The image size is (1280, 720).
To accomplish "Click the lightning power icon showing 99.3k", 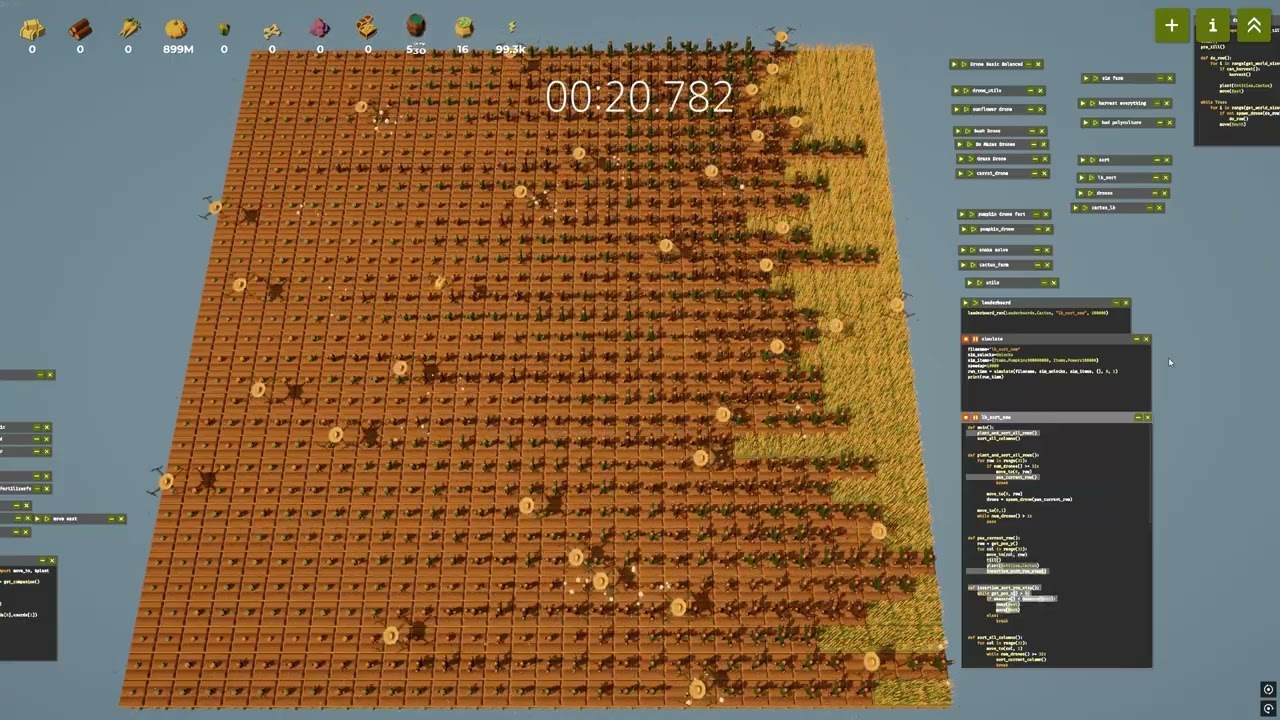I will coord(511,27).
